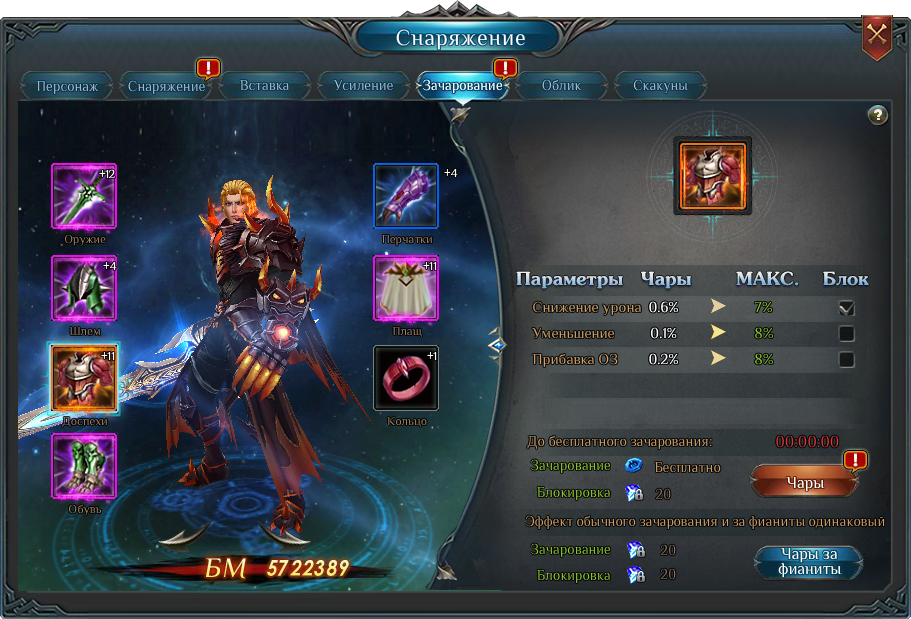Close the Снаряжение window
The height and width of the screenshot is (619, 911).
click(x=877, y=35)
